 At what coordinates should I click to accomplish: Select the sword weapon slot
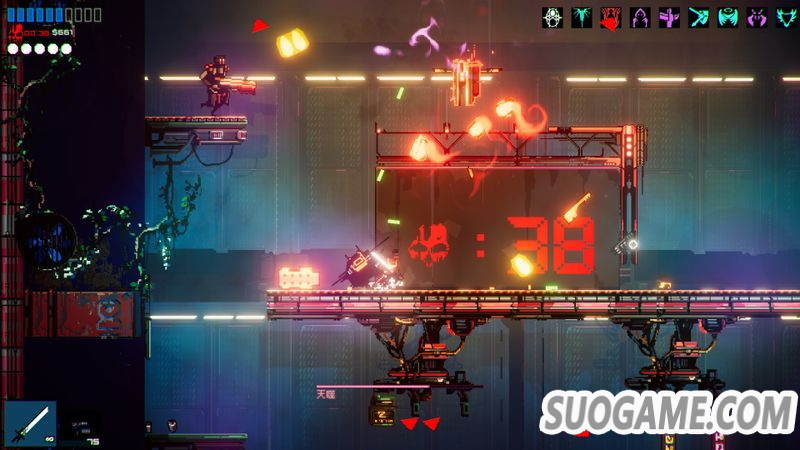tap(30, 424)
